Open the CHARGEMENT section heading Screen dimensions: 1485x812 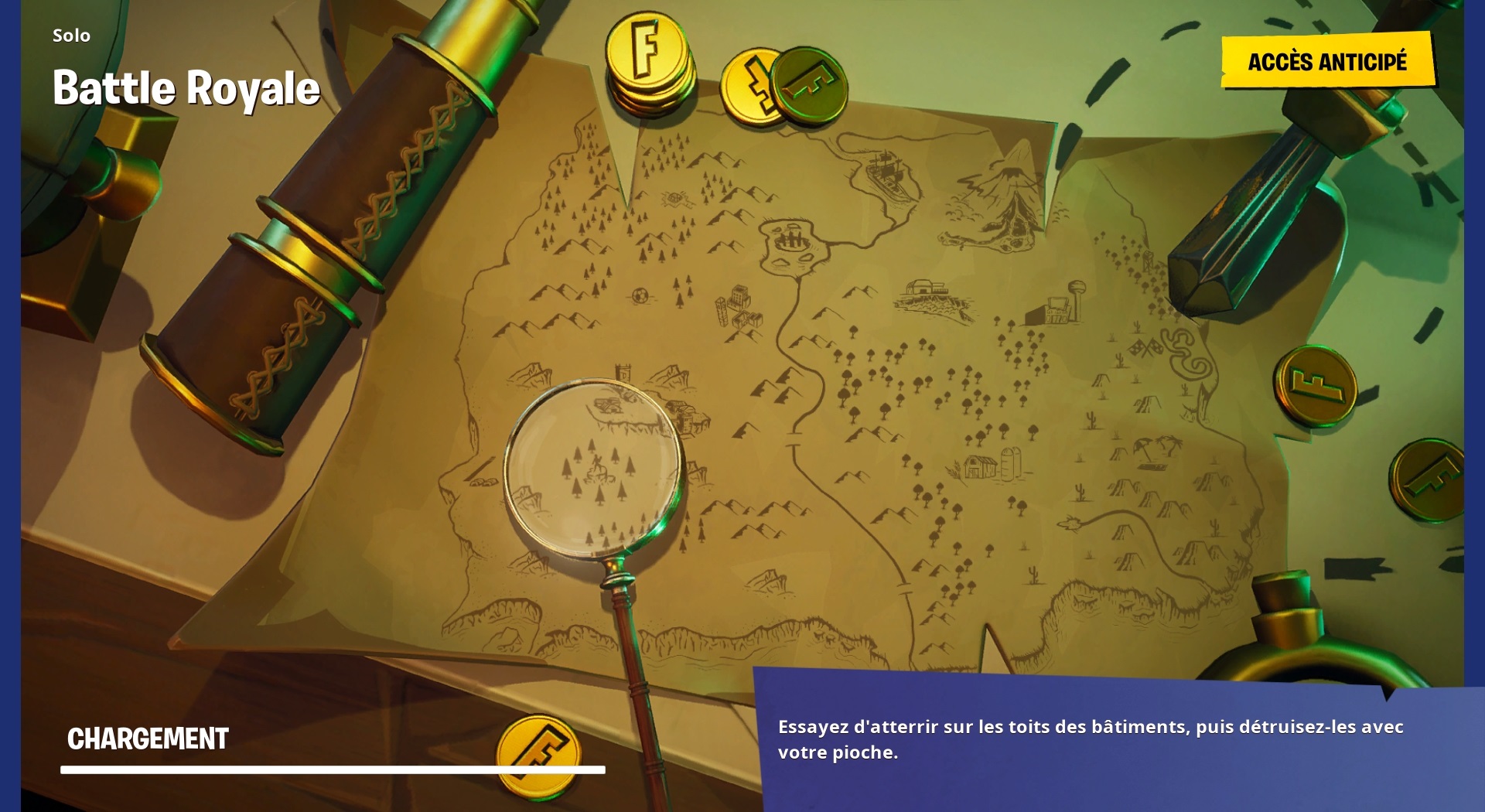[x=147, y=739]
